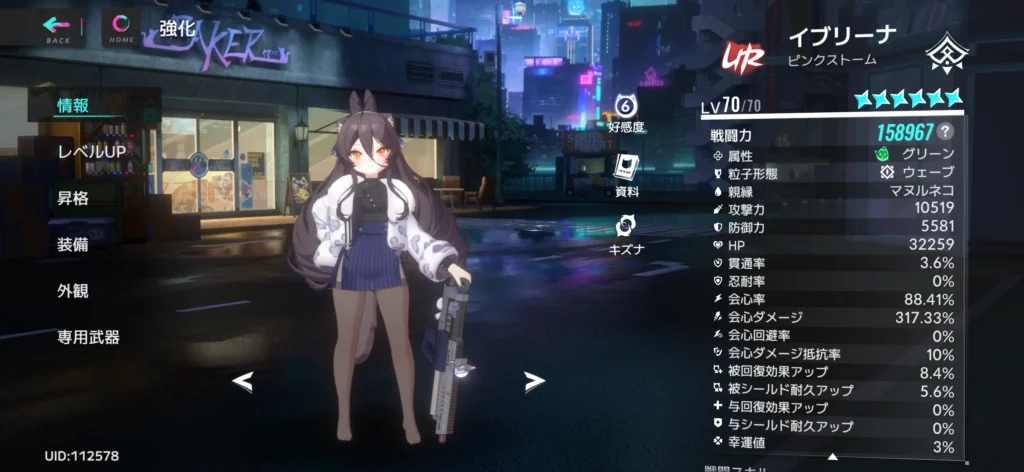Switch to previous character with left arrow
1024x472 pixels.
(x=242, y=381)
